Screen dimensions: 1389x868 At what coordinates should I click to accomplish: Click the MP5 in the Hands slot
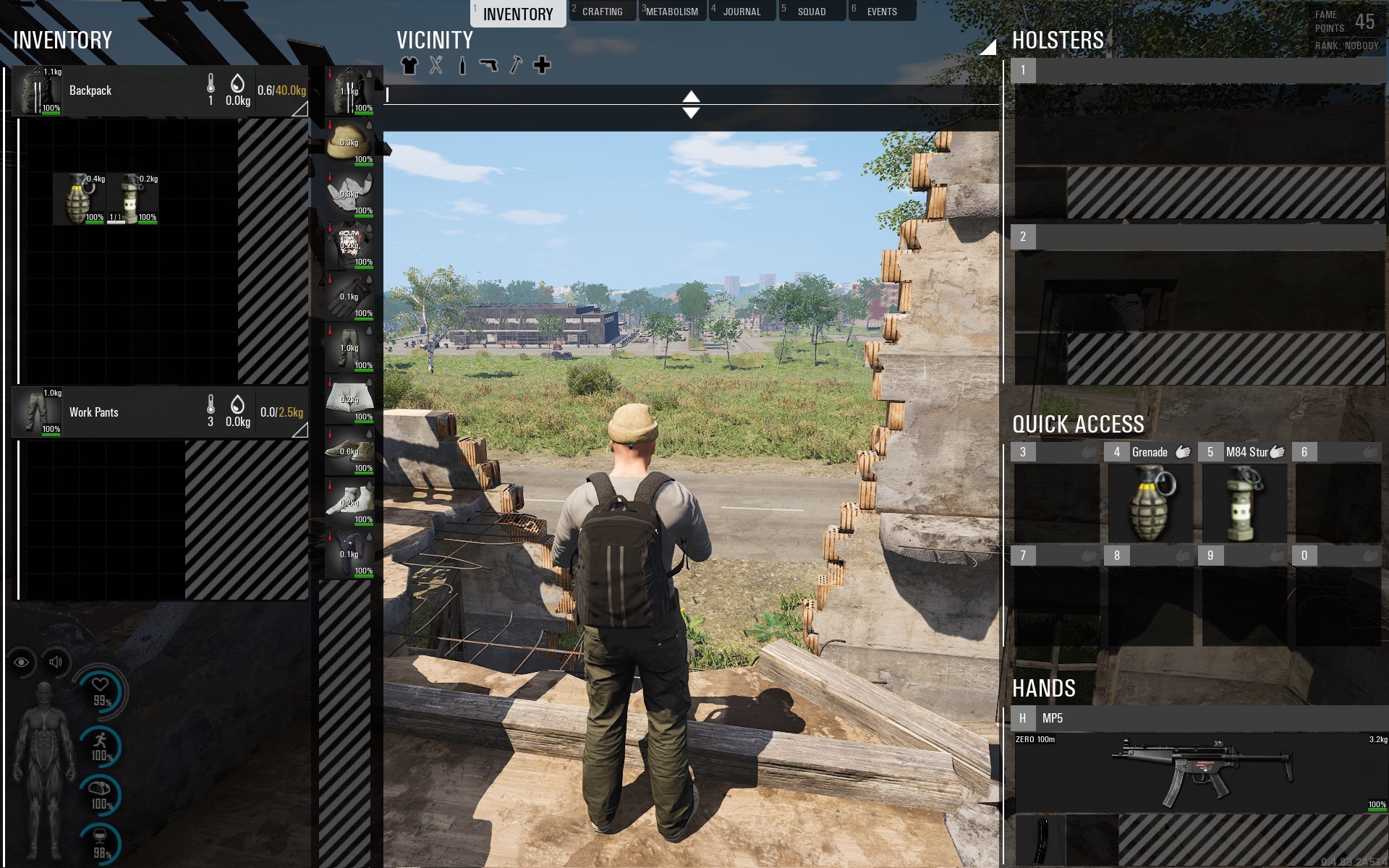(1201, 772)
